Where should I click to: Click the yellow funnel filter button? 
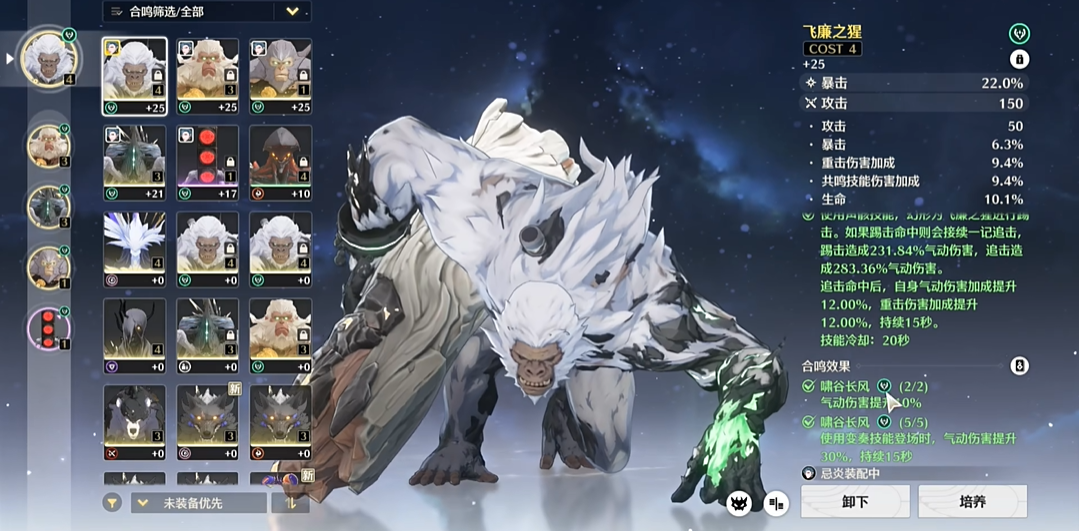[x=114, y=502]
